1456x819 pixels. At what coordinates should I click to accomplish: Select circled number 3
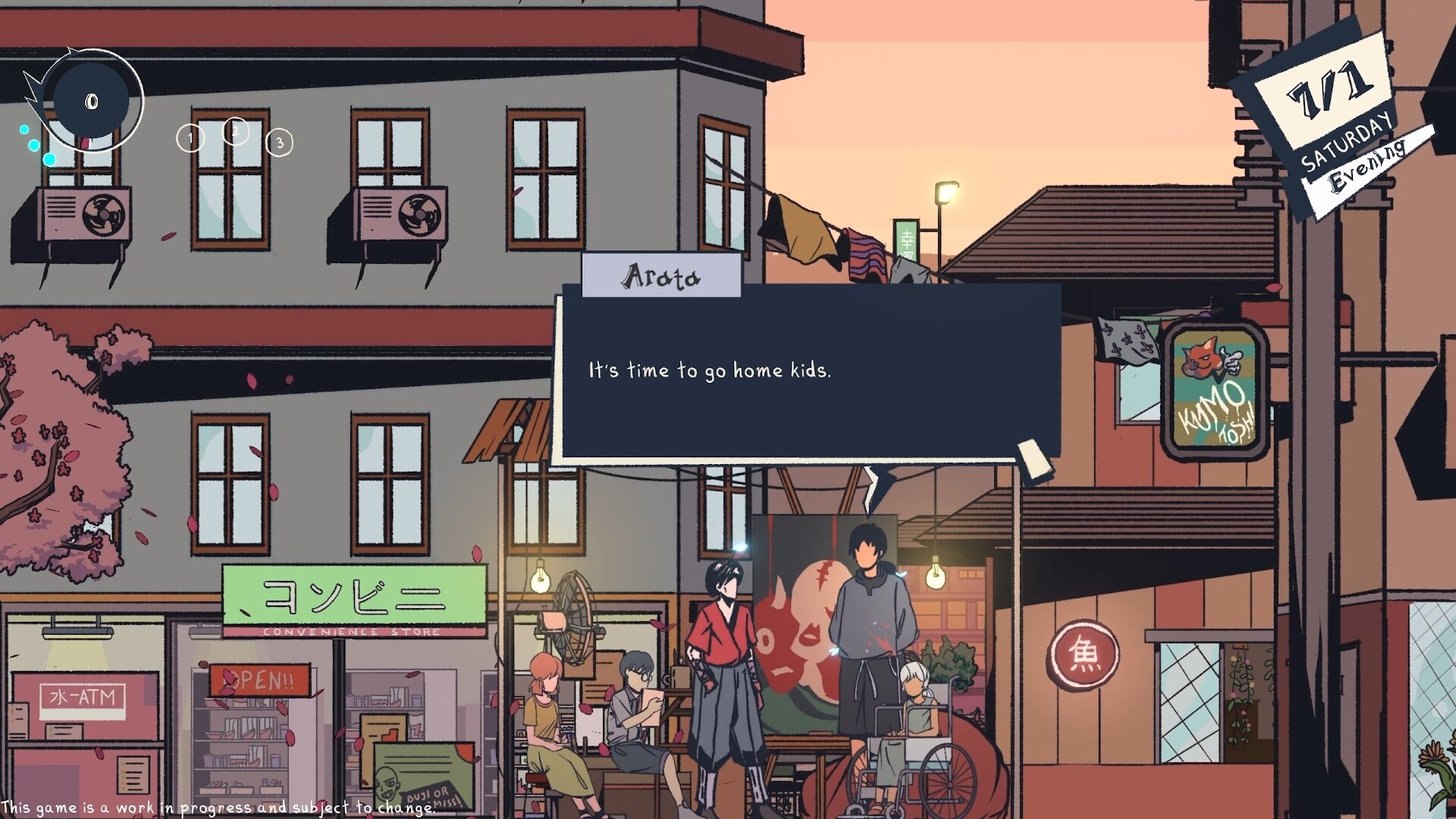[280, 143]
